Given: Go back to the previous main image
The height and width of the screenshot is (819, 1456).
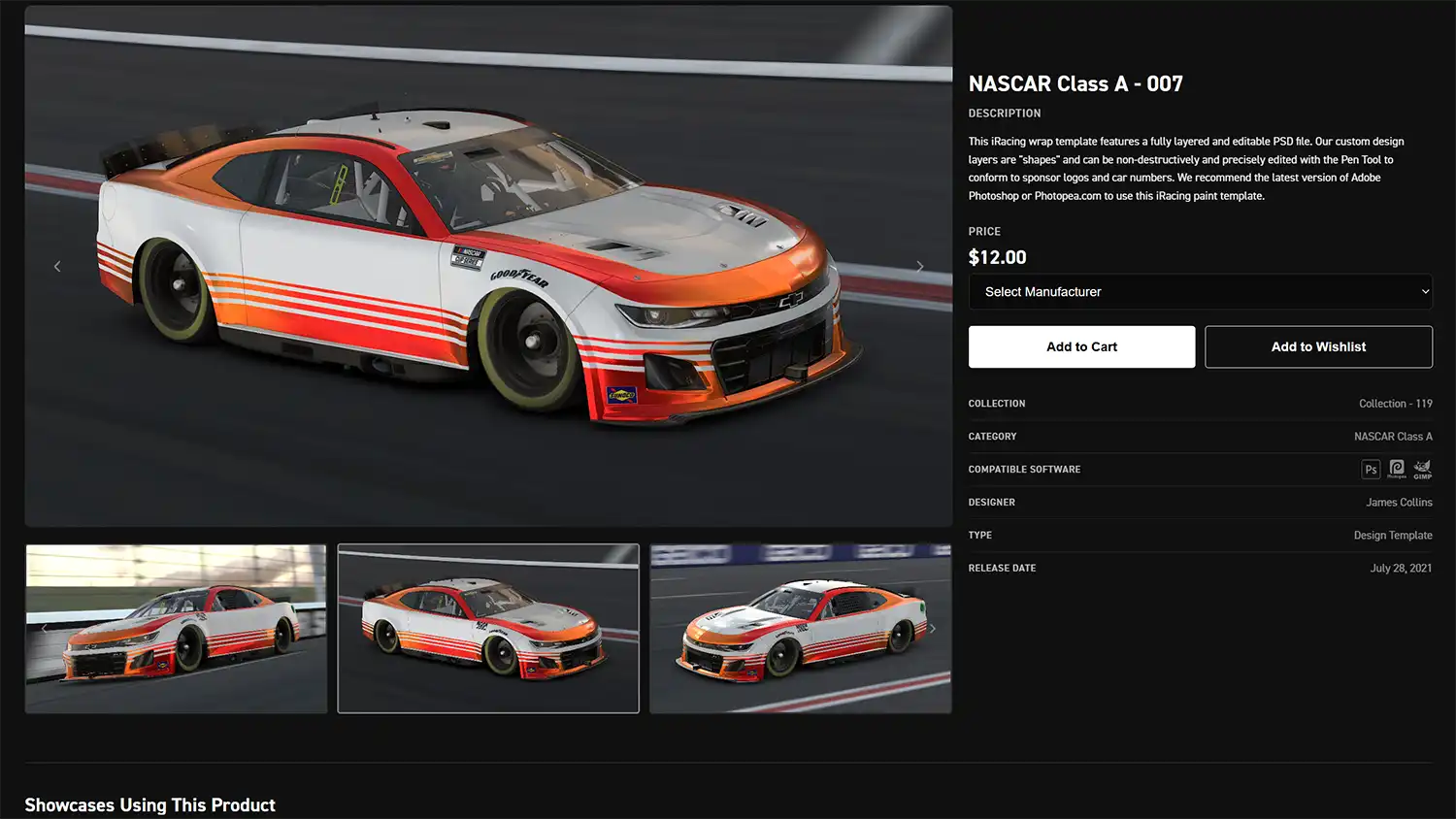Looking at the screenshot, I should pos(57,266).
